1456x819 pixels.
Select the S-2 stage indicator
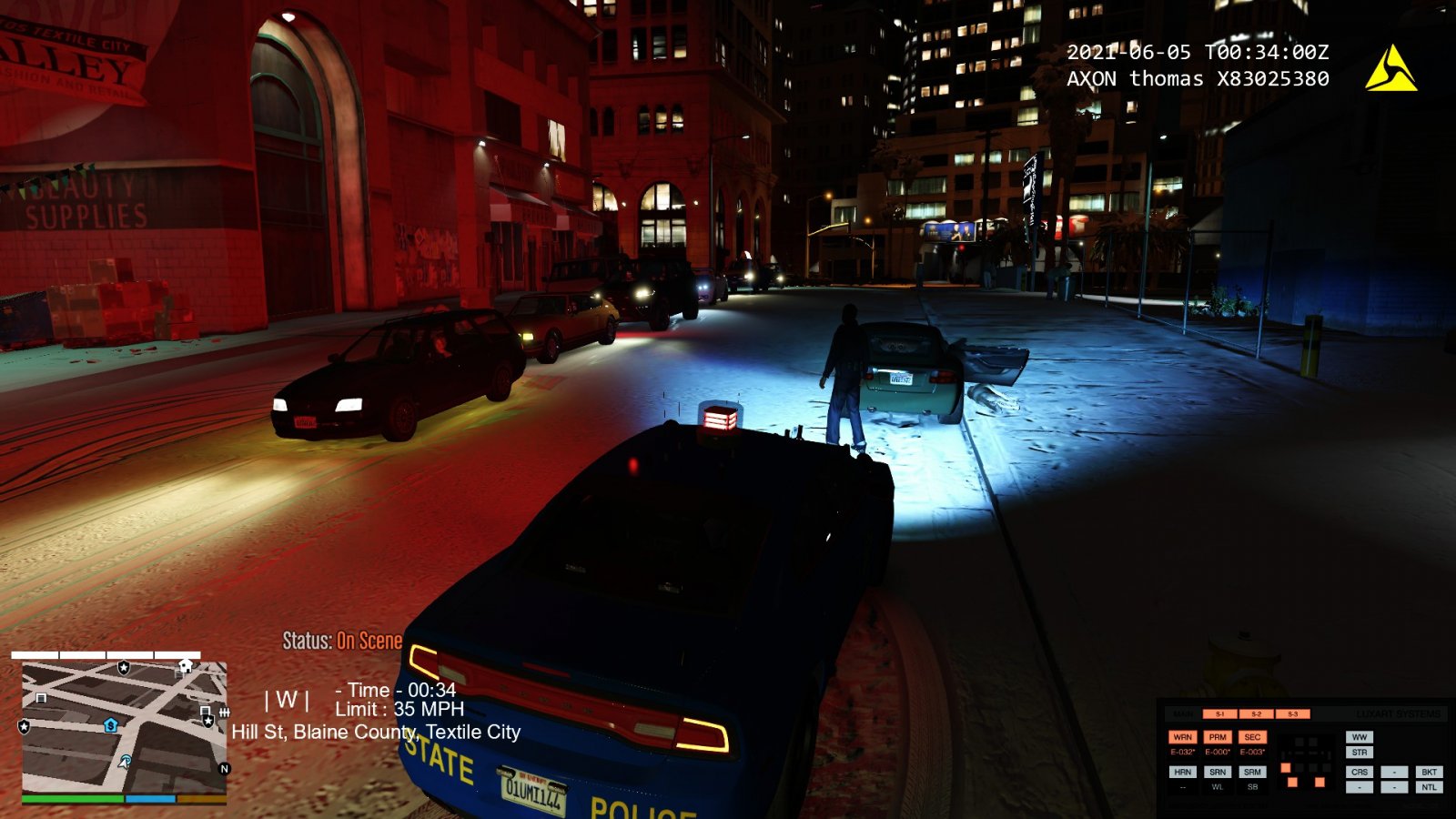pyautogui.click(x=1256, y=714)
